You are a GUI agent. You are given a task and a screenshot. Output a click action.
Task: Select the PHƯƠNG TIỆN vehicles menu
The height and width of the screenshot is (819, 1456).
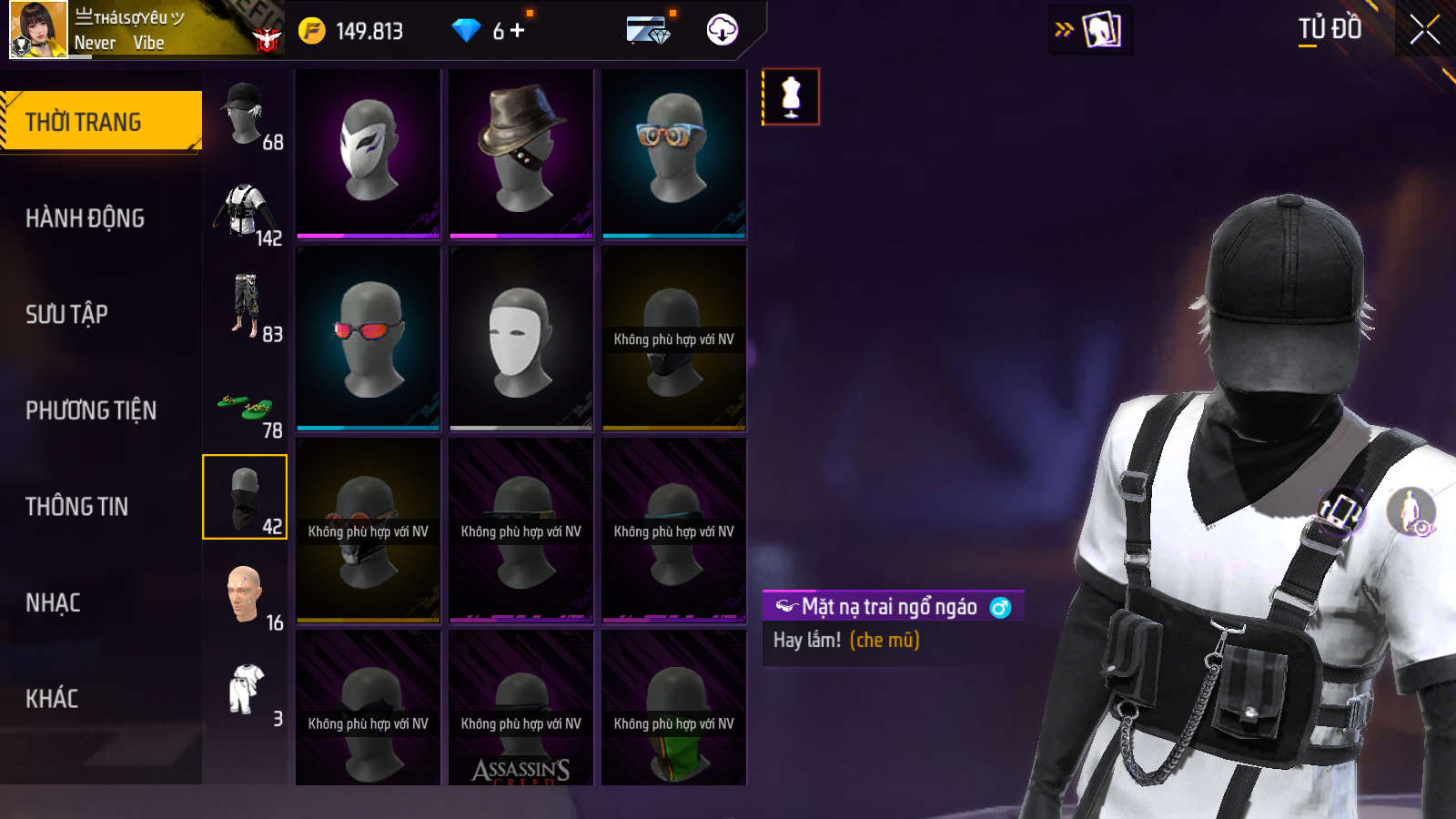[x=91, y=410]
